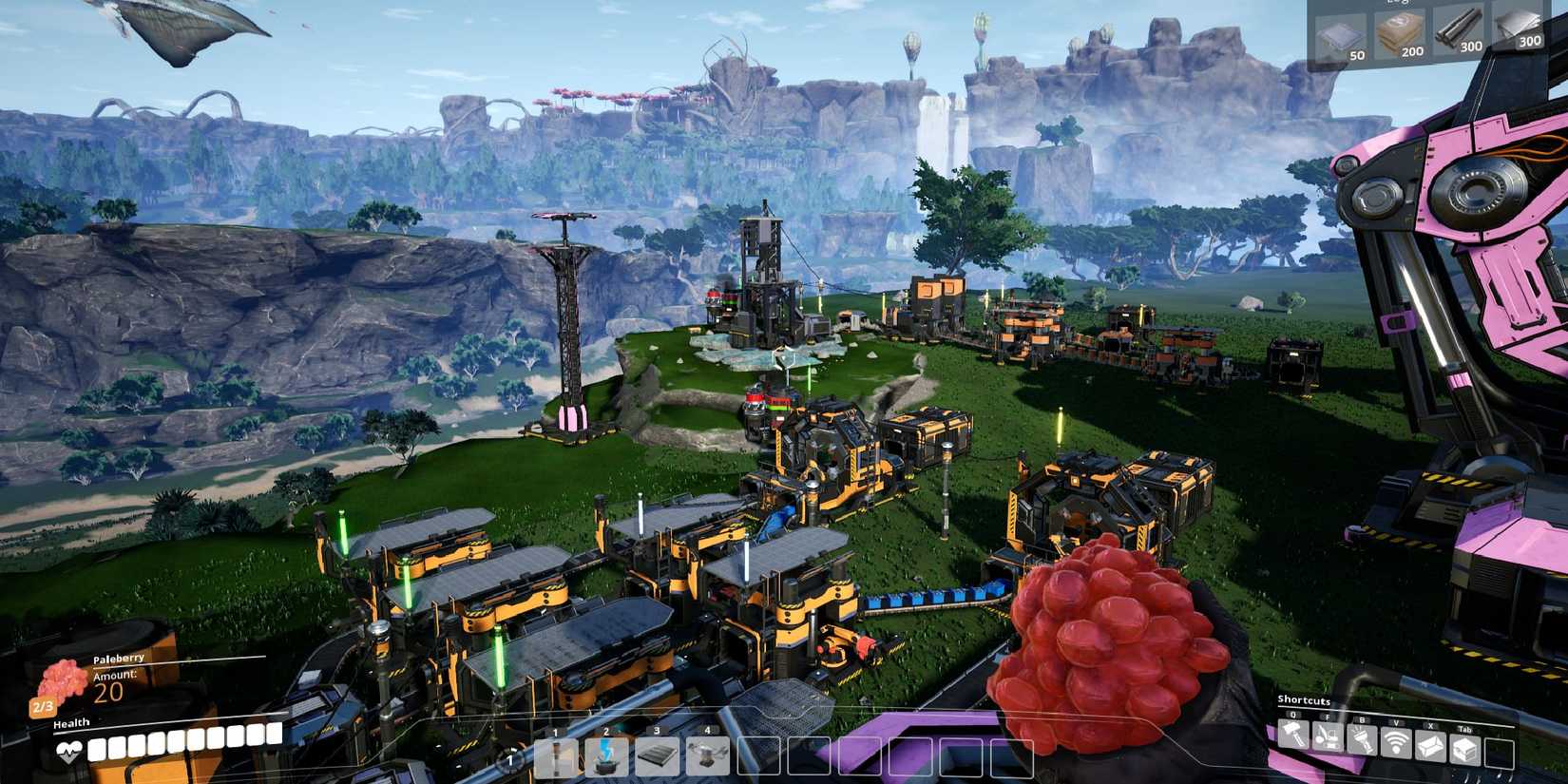
Task: Select the dismantle tool shortcut
Action: pyautogui.click(x=1327, y=738)
